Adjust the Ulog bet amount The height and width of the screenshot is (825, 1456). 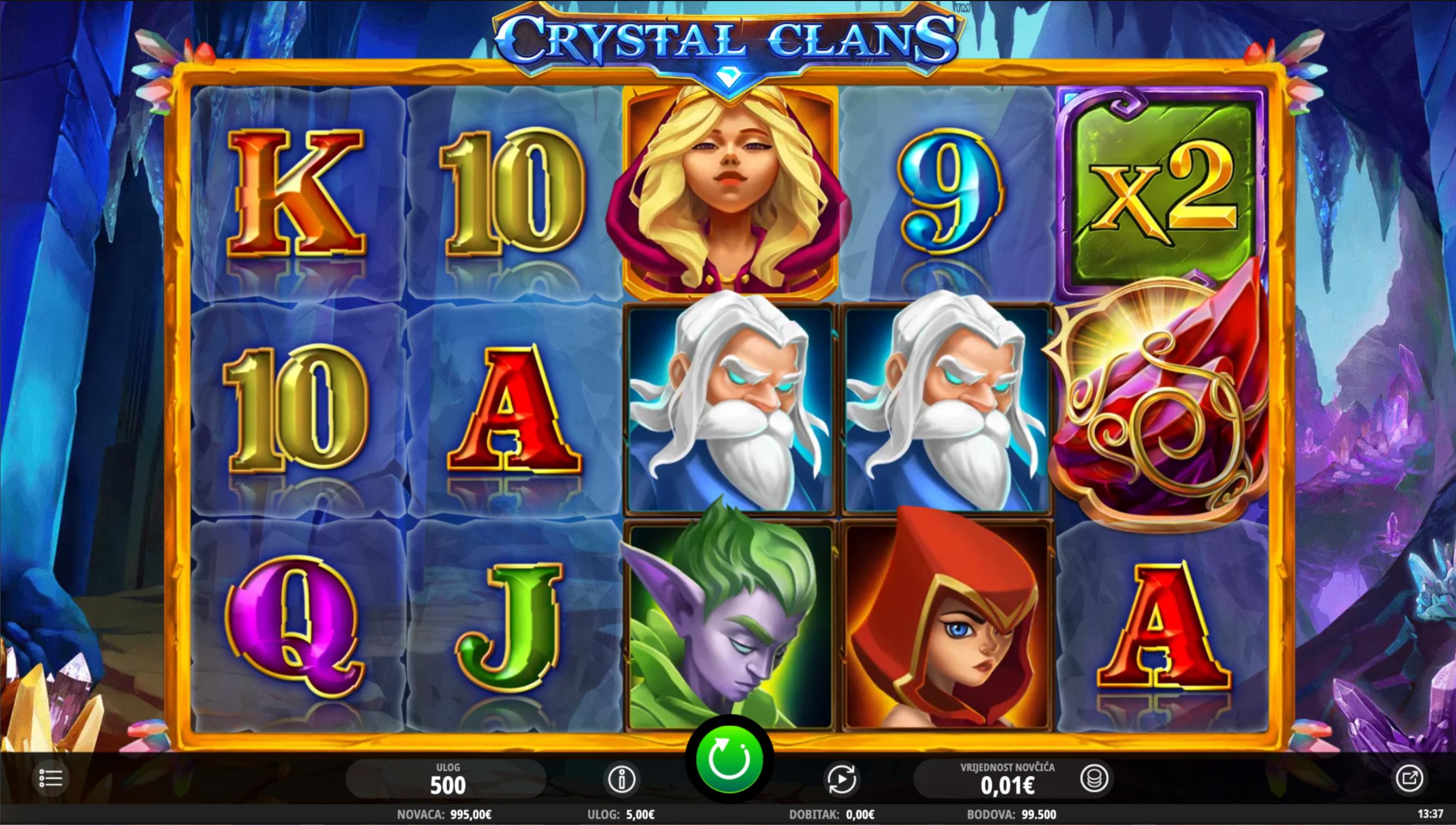(x=448, y=780)
